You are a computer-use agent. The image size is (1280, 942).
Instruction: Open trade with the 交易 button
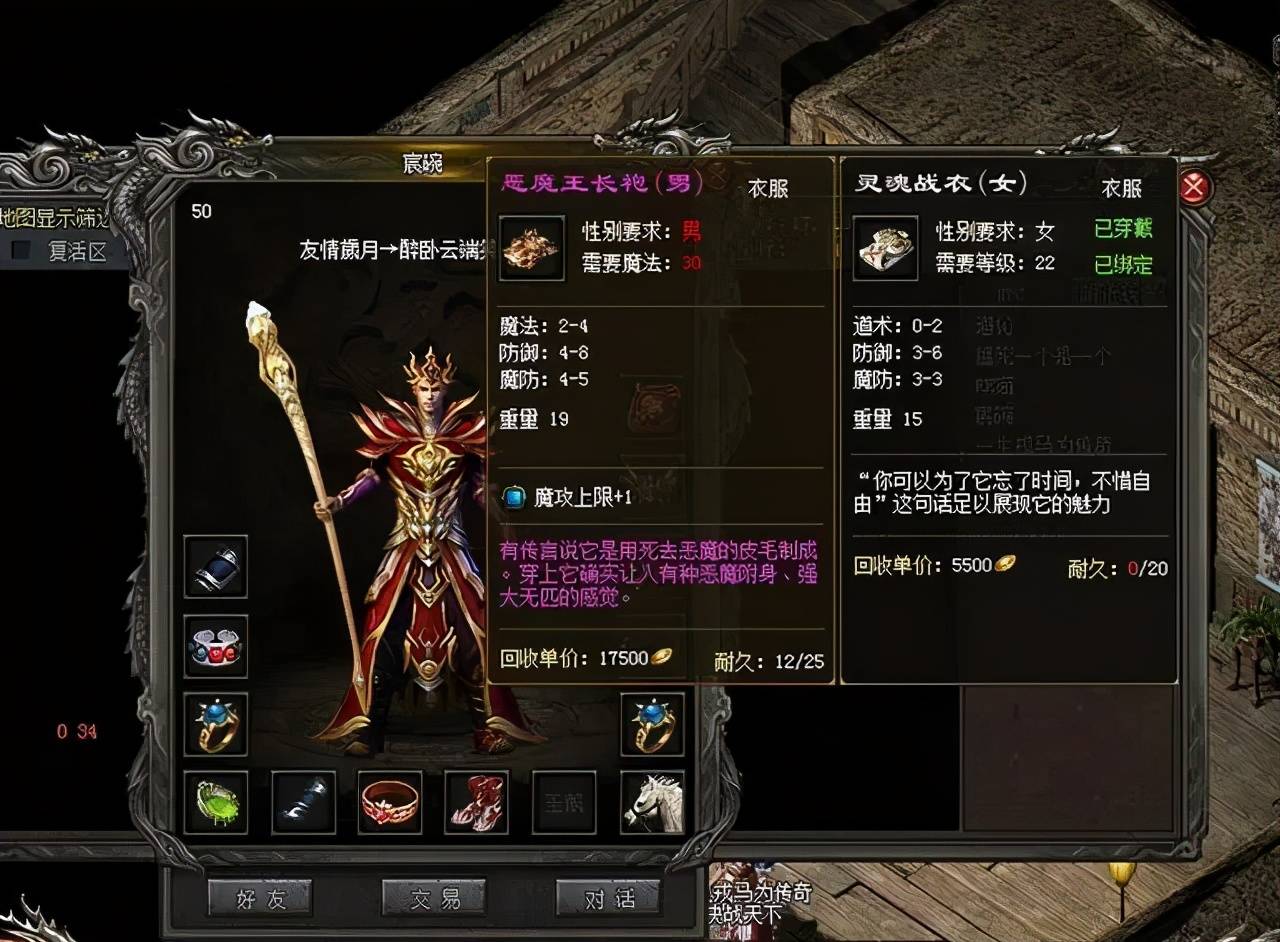point(435,897)
